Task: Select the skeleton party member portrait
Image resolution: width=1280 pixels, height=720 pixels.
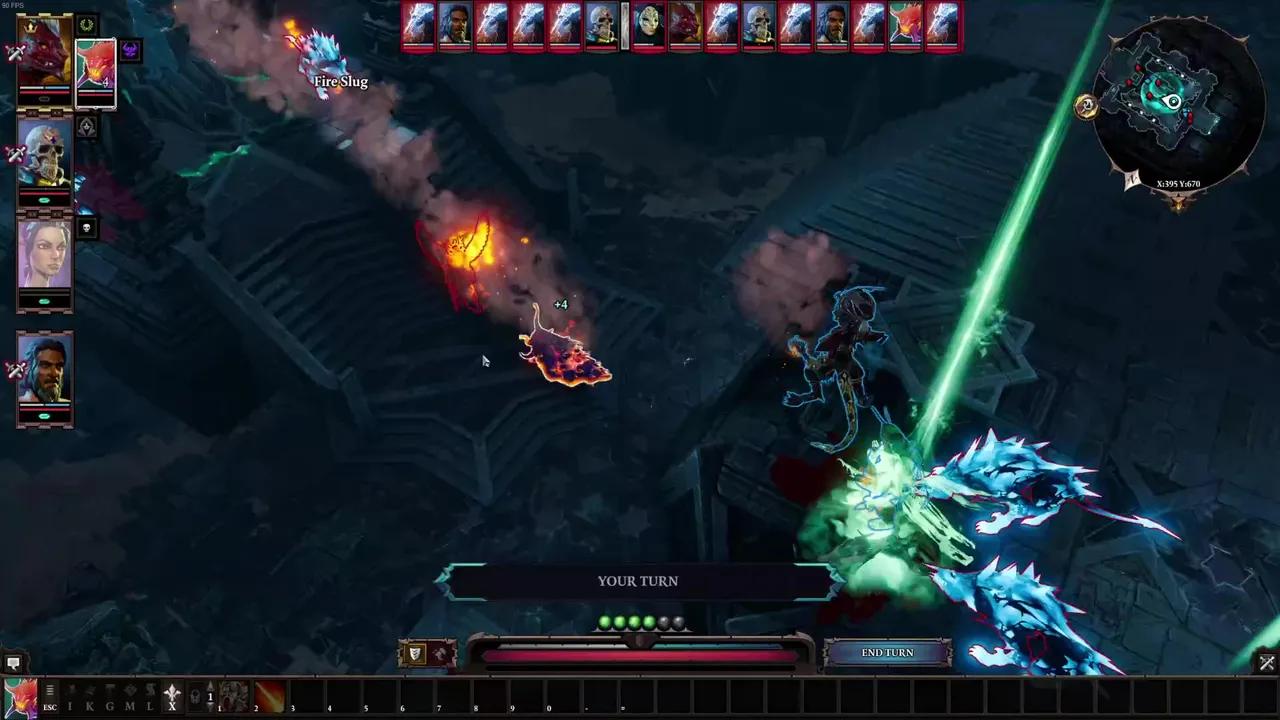Action: [x=44, y=155]
